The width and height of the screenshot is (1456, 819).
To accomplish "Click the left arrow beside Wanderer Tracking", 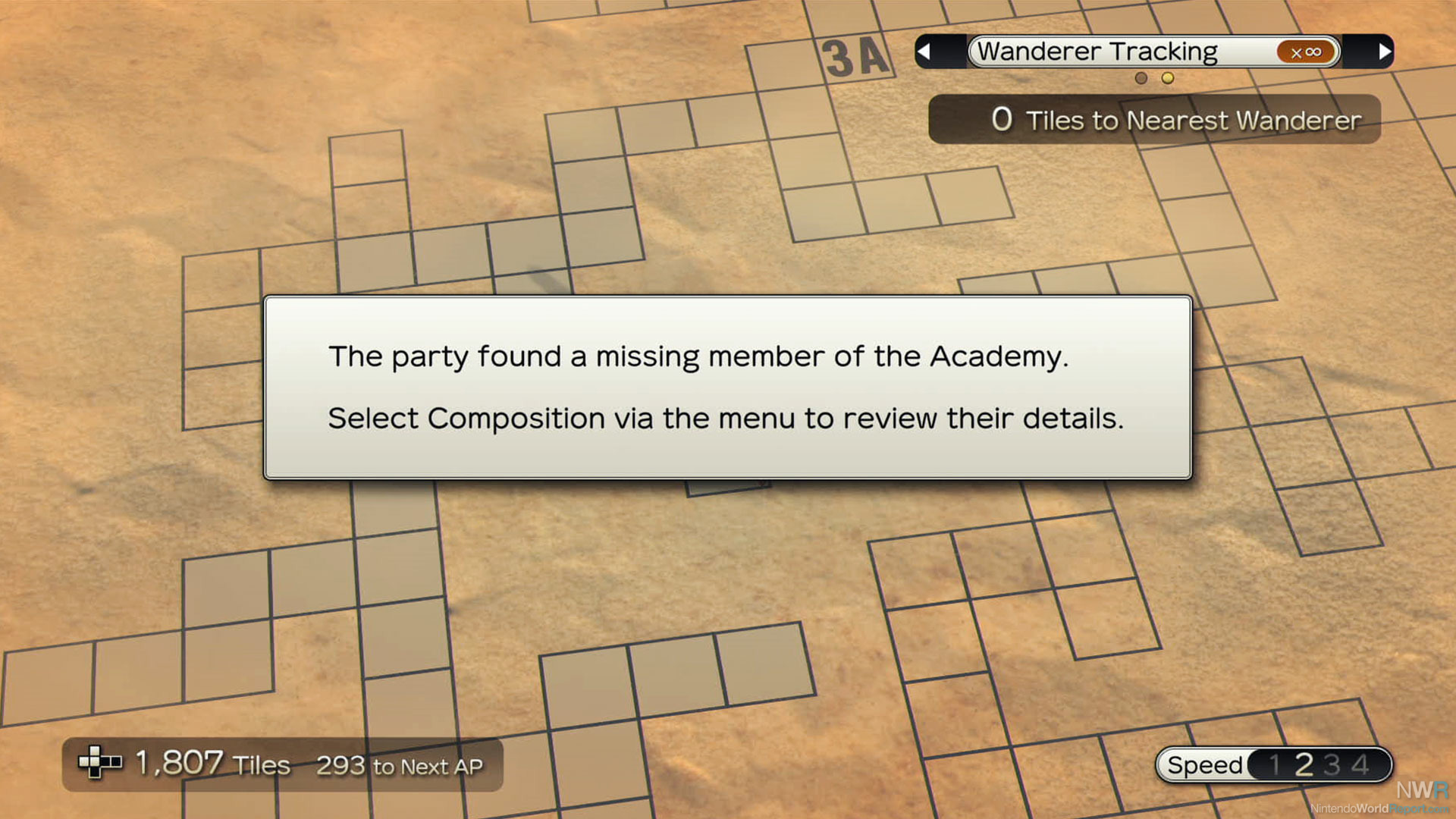I will 924,52.
